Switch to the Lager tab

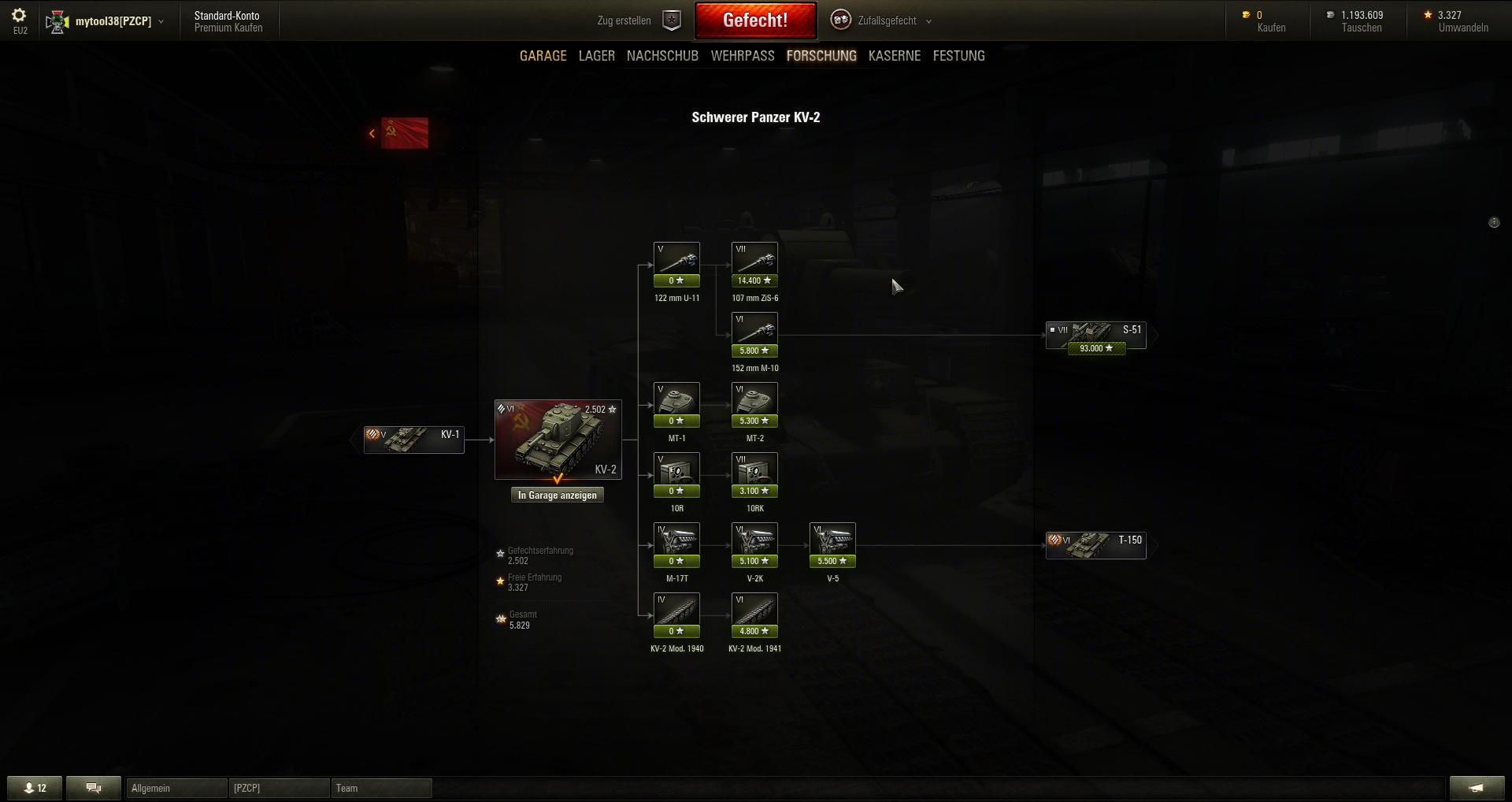coord(596,56)
